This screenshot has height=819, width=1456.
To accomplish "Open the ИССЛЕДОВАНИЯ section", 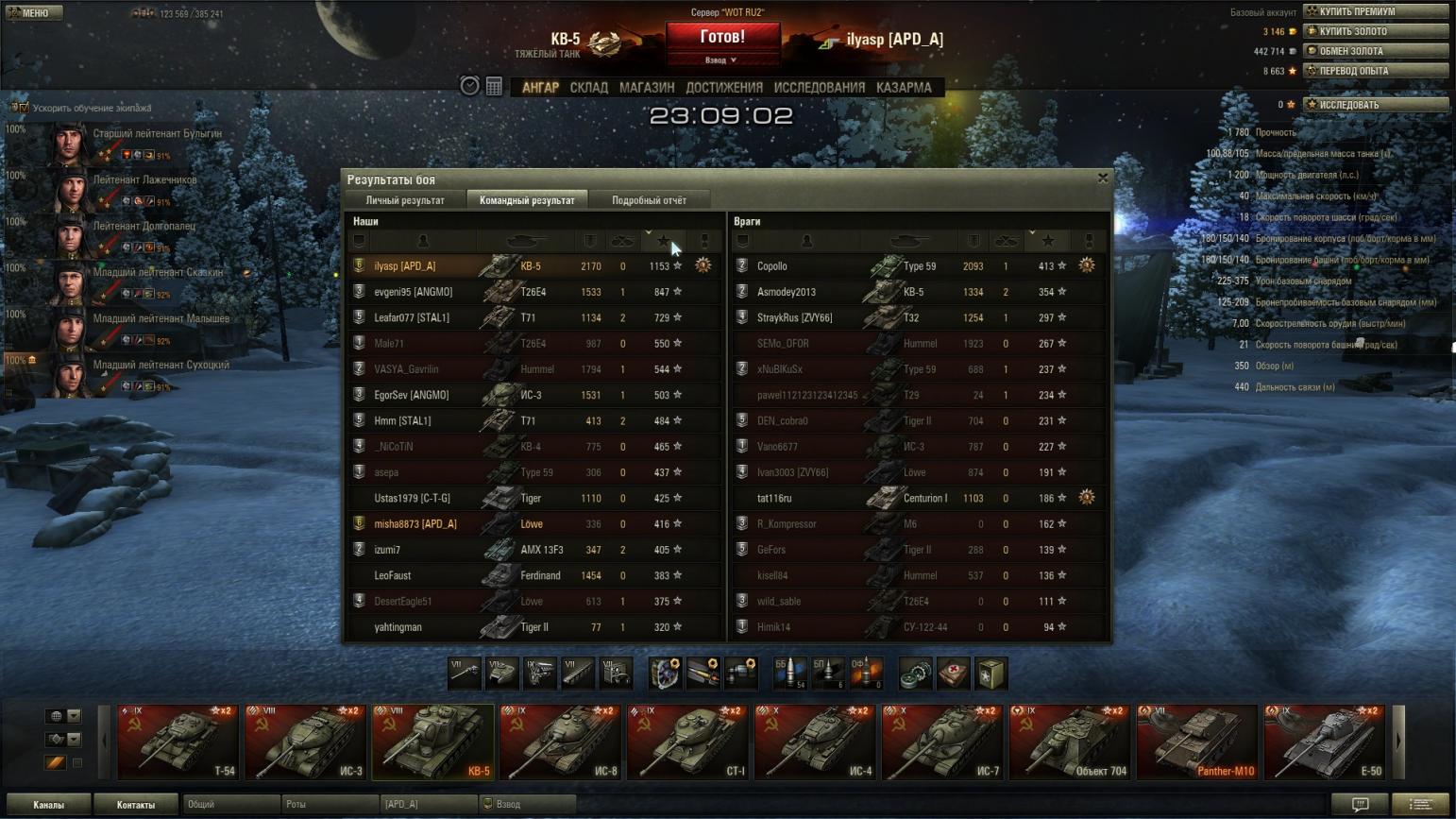I will (x=819, y=87).
